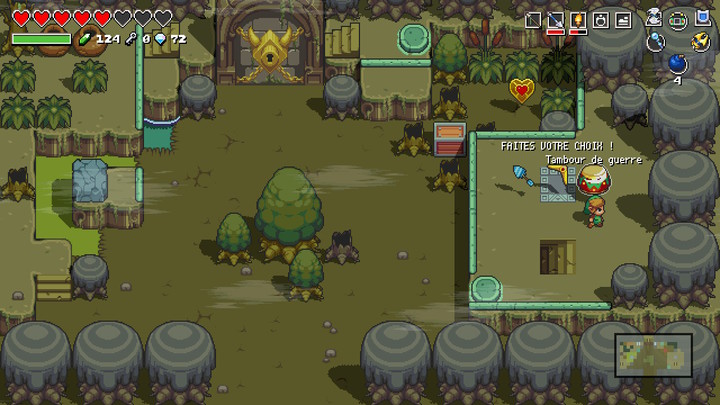
Task: Select the lit torch slot
Action: (578, 20)
